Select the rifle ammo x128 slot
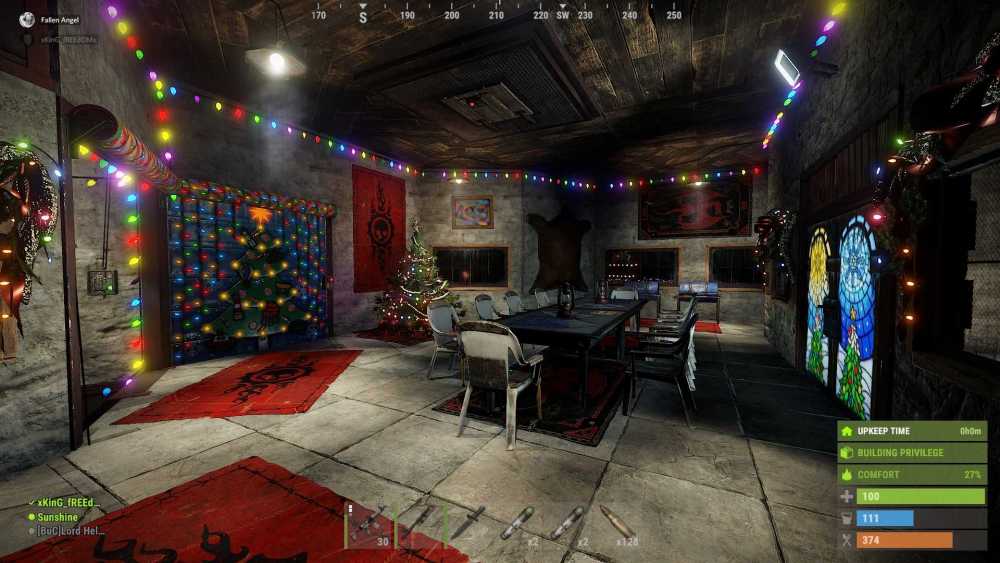Viewport: 1000px width, 563px height. coord(616,524)
